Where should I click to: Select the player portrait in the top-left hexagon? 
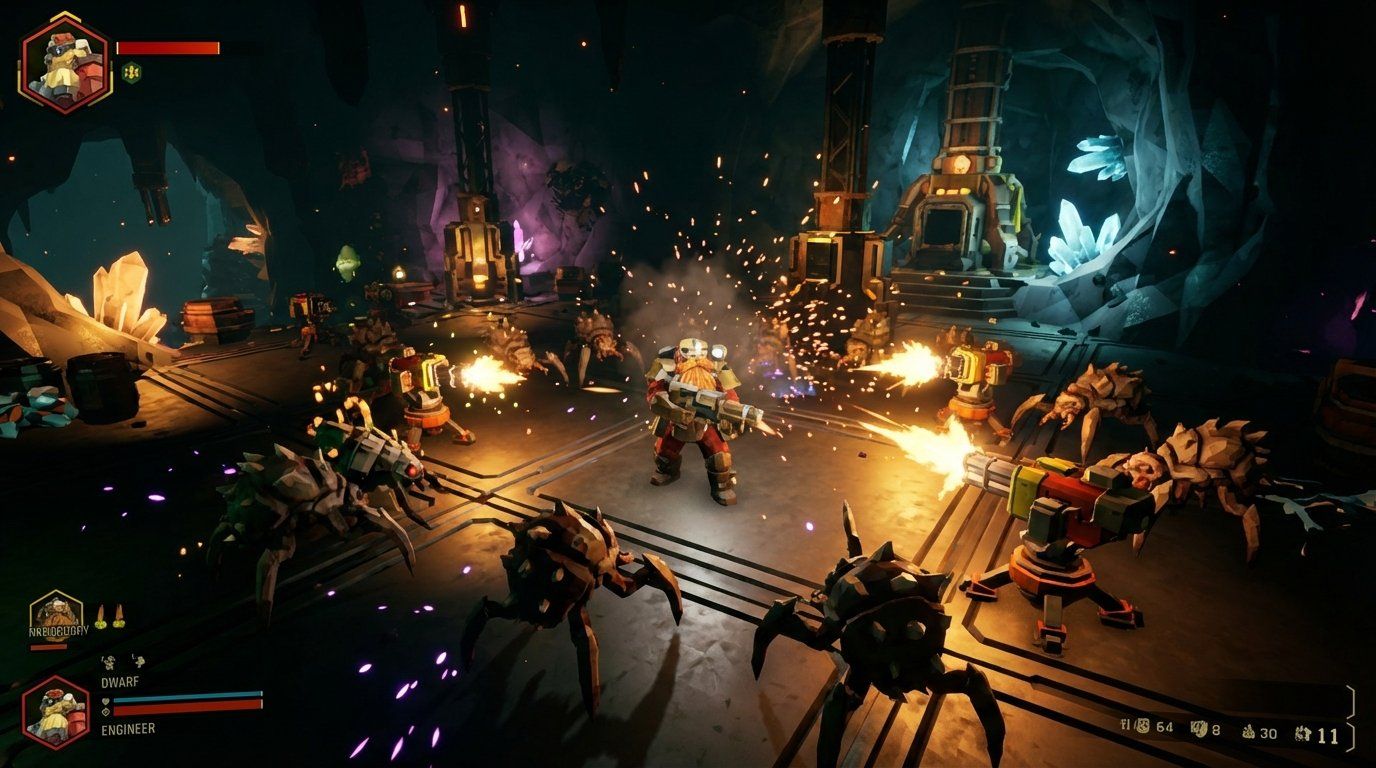(x=64, y=60)
